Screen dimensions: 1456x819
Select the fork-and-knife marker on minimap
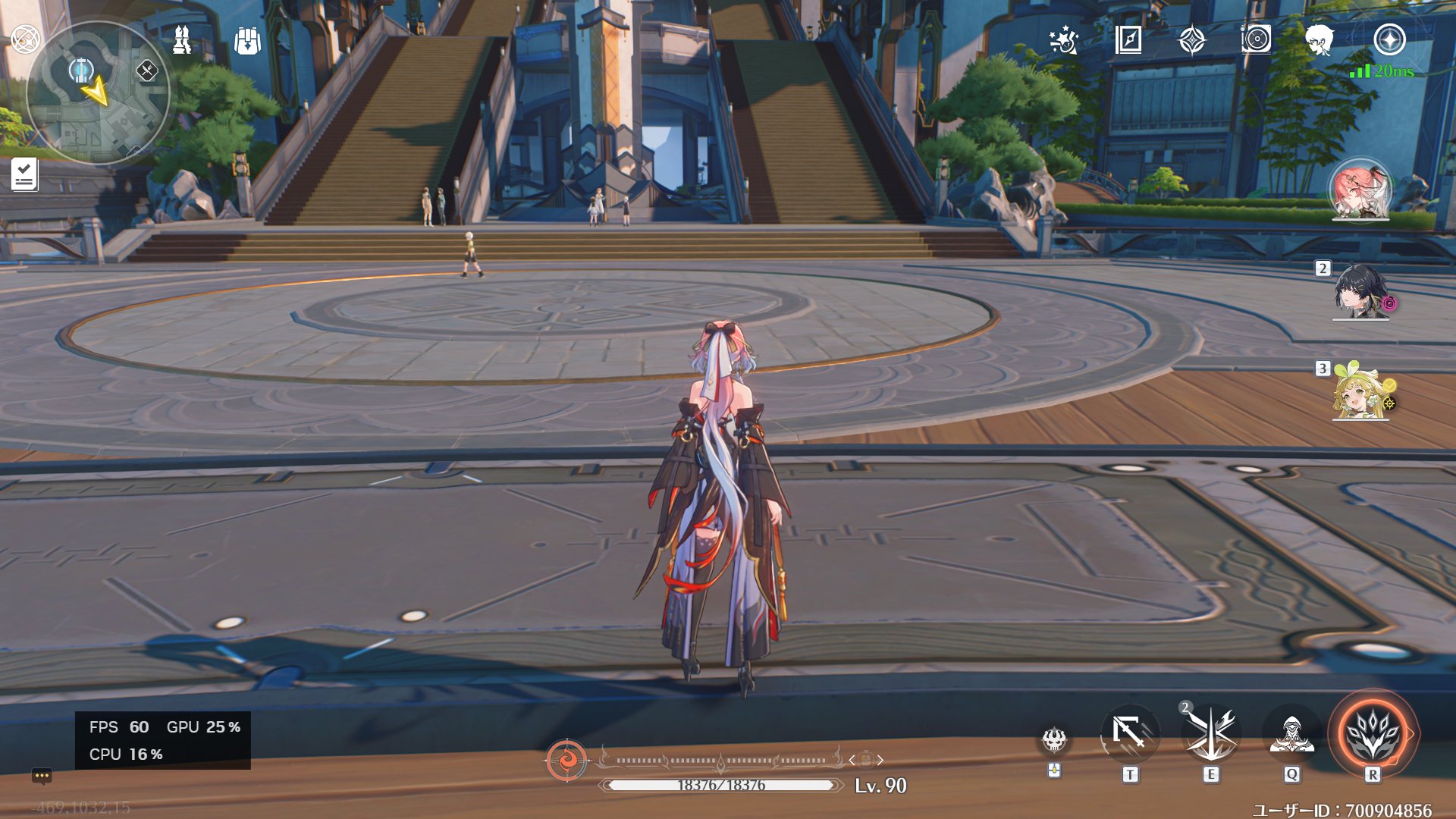click(x=146, y=71)
